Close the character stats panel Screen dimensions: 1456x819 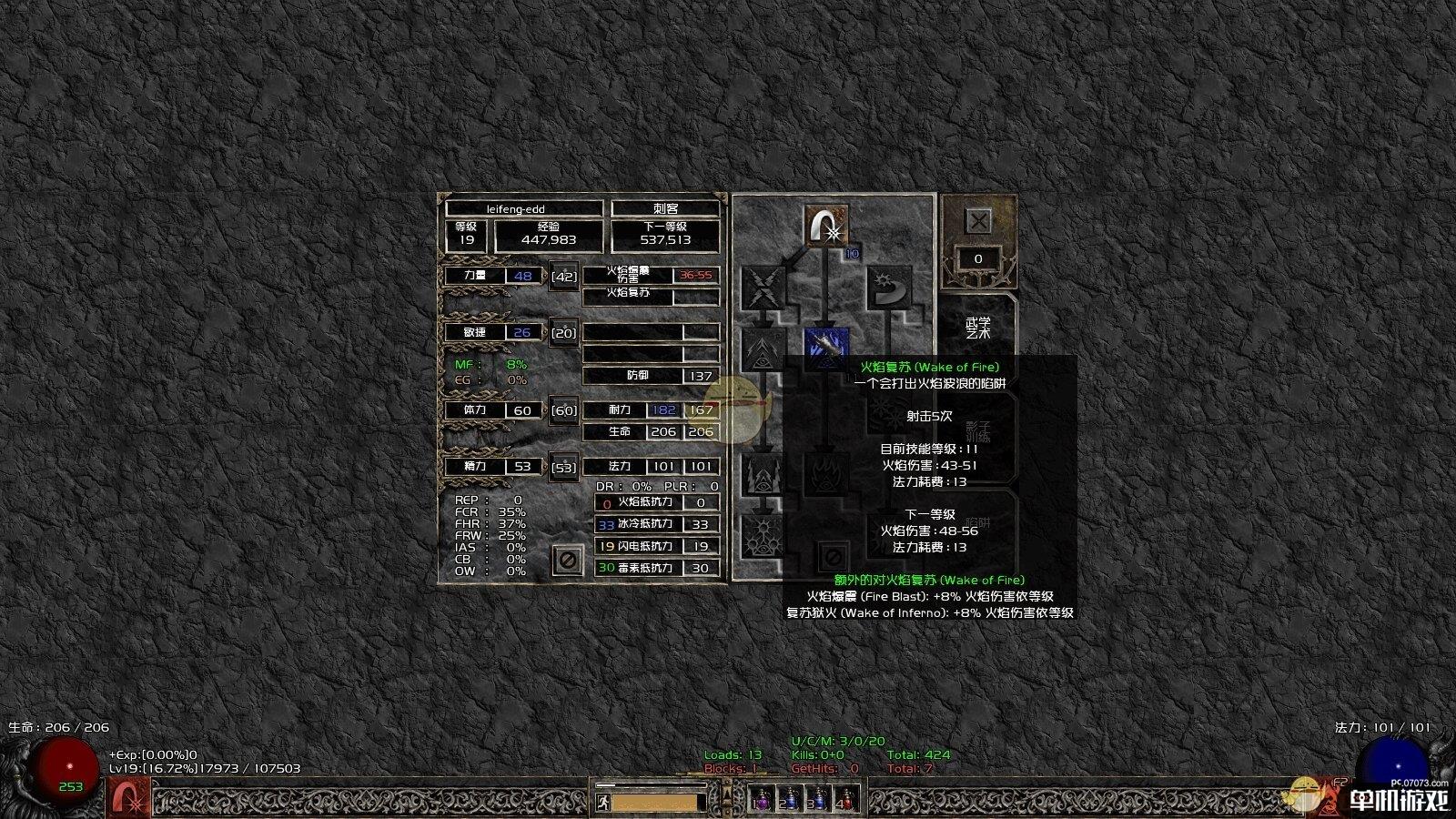(x=568, y=560)
